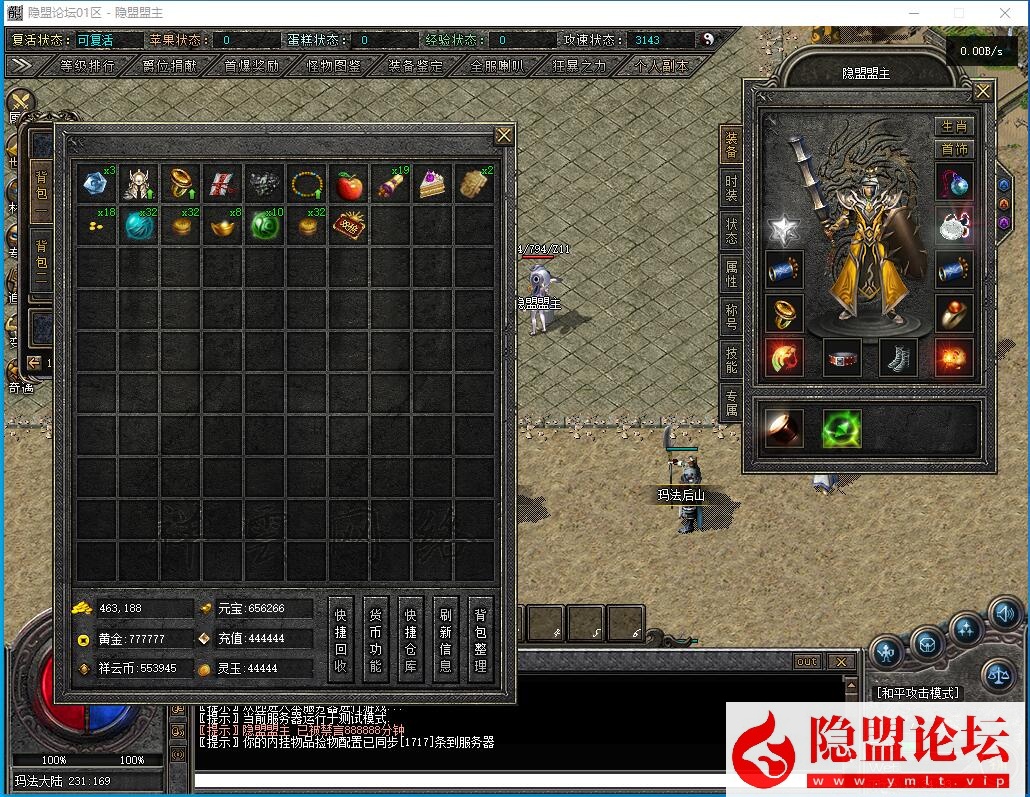This screenshot has width=1030, height=797.
Task: Click the 背包整理 sort bag button
Action: (481, 640)
